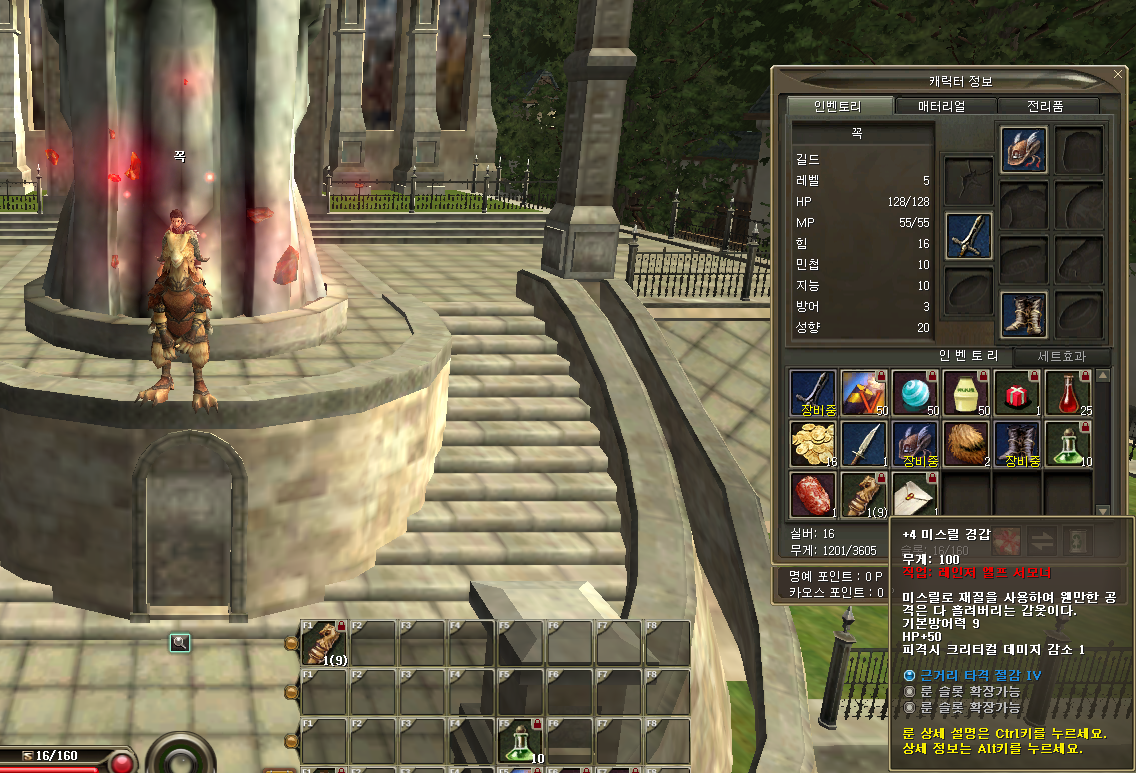1136x773 pixels.
Task: Click the equipped sword weapon slot
Action: tap(969, 236)
